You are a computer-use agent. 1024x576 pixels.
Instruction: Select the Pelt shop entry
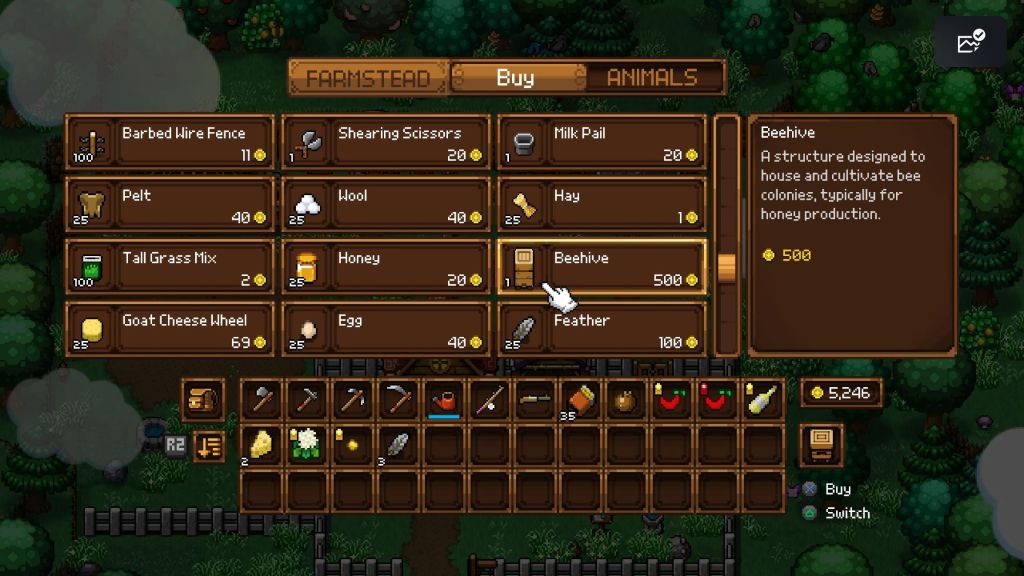169,206
